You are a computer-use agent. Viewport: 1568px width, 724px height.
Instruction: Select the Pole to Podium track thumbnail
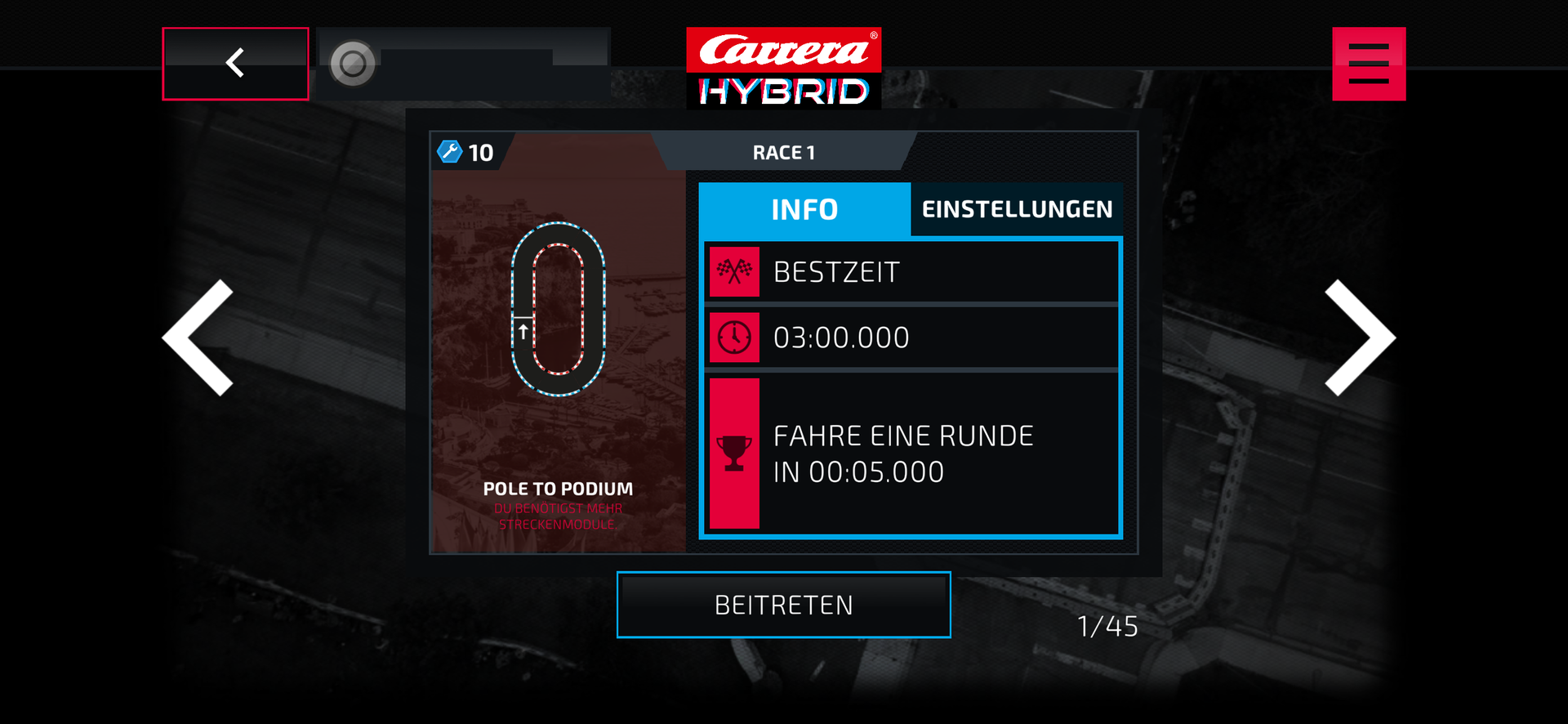[x=558, y=343]
